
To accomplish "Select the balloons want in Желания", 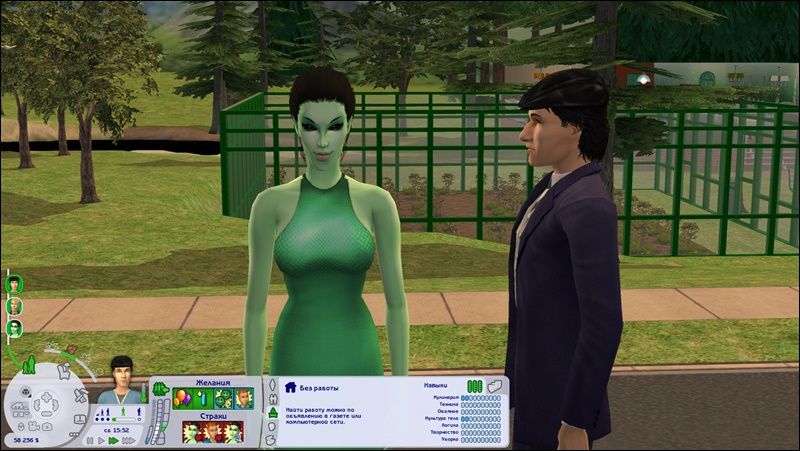I will coord(182,399).
